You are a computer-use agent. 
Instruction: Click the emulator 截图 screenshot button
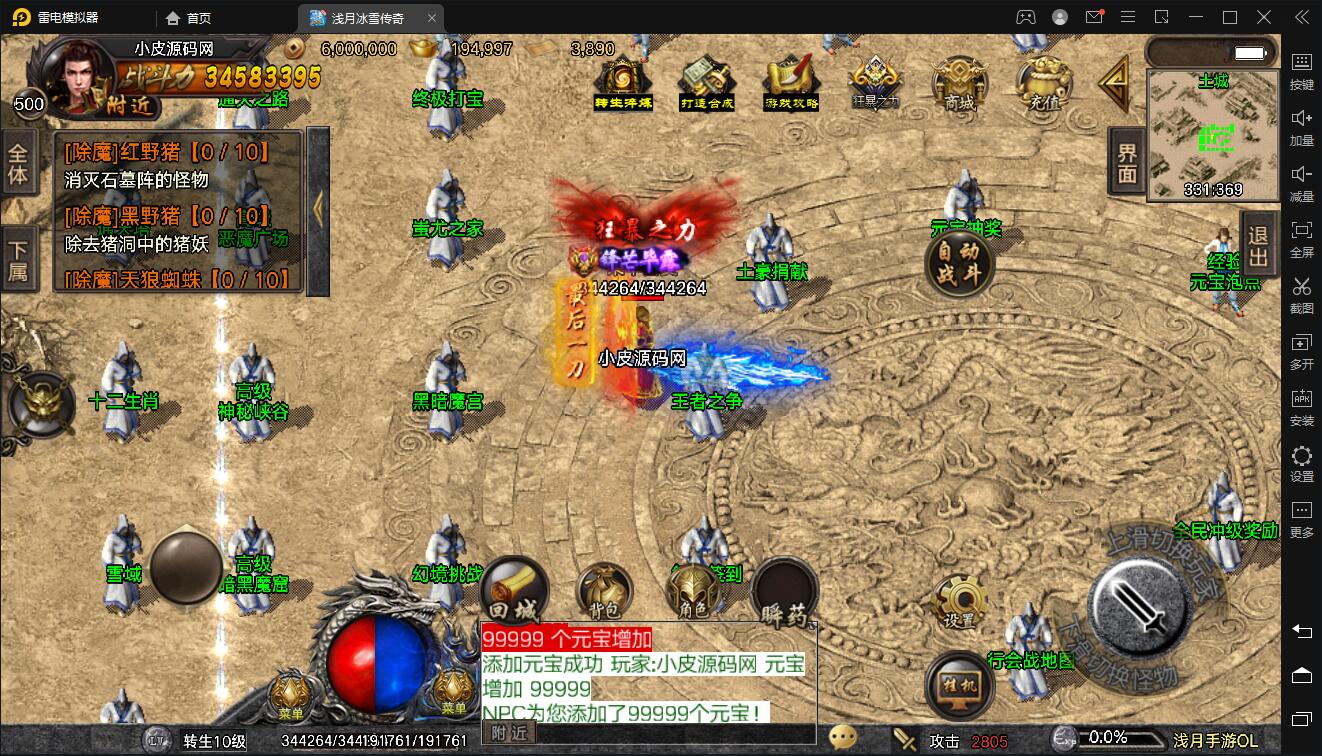pos(1302,294)
